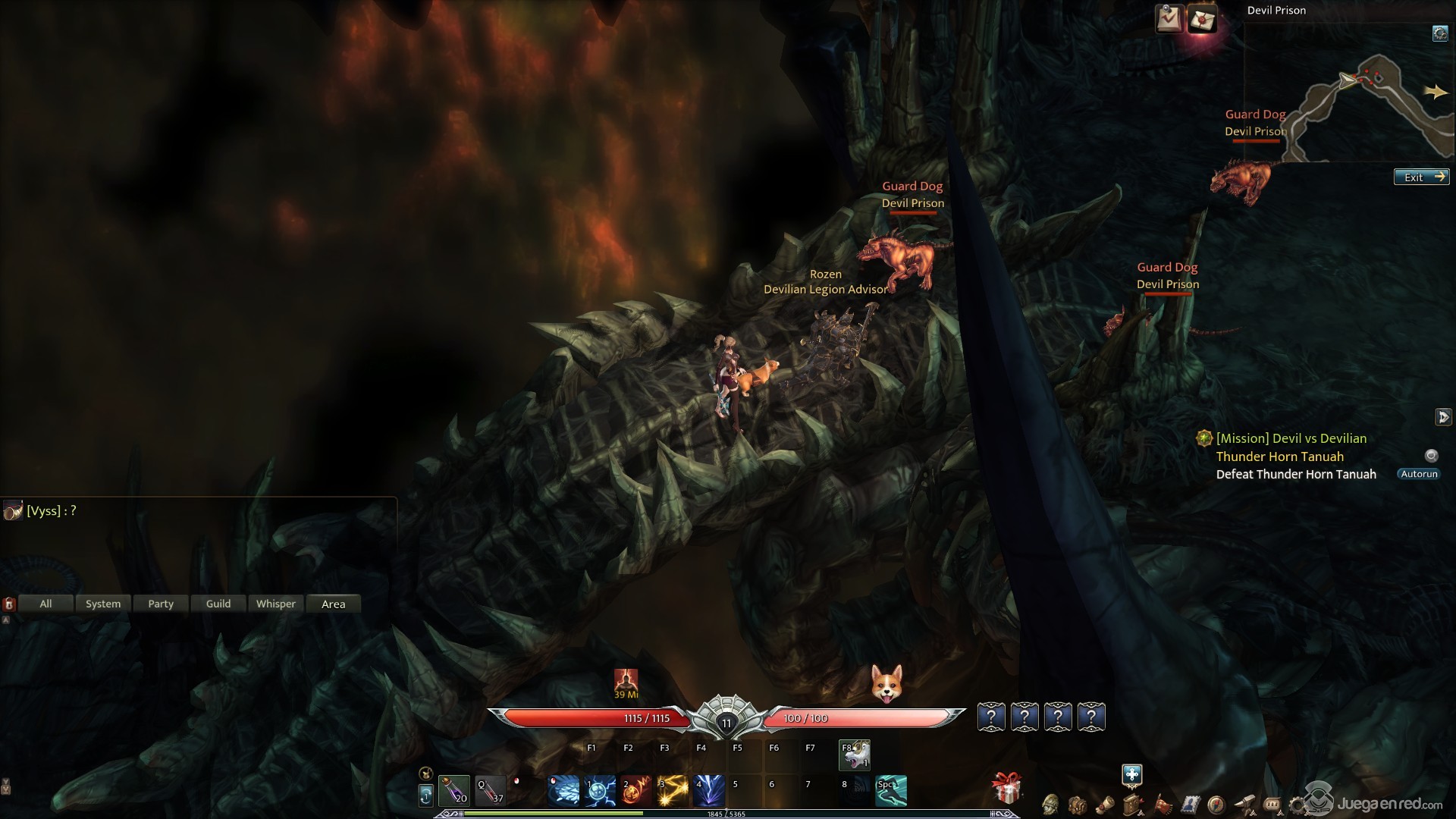This screenshot has width=1456, height=819.
Task: Open the minimap settings gear
Action: coord(1439,33)
